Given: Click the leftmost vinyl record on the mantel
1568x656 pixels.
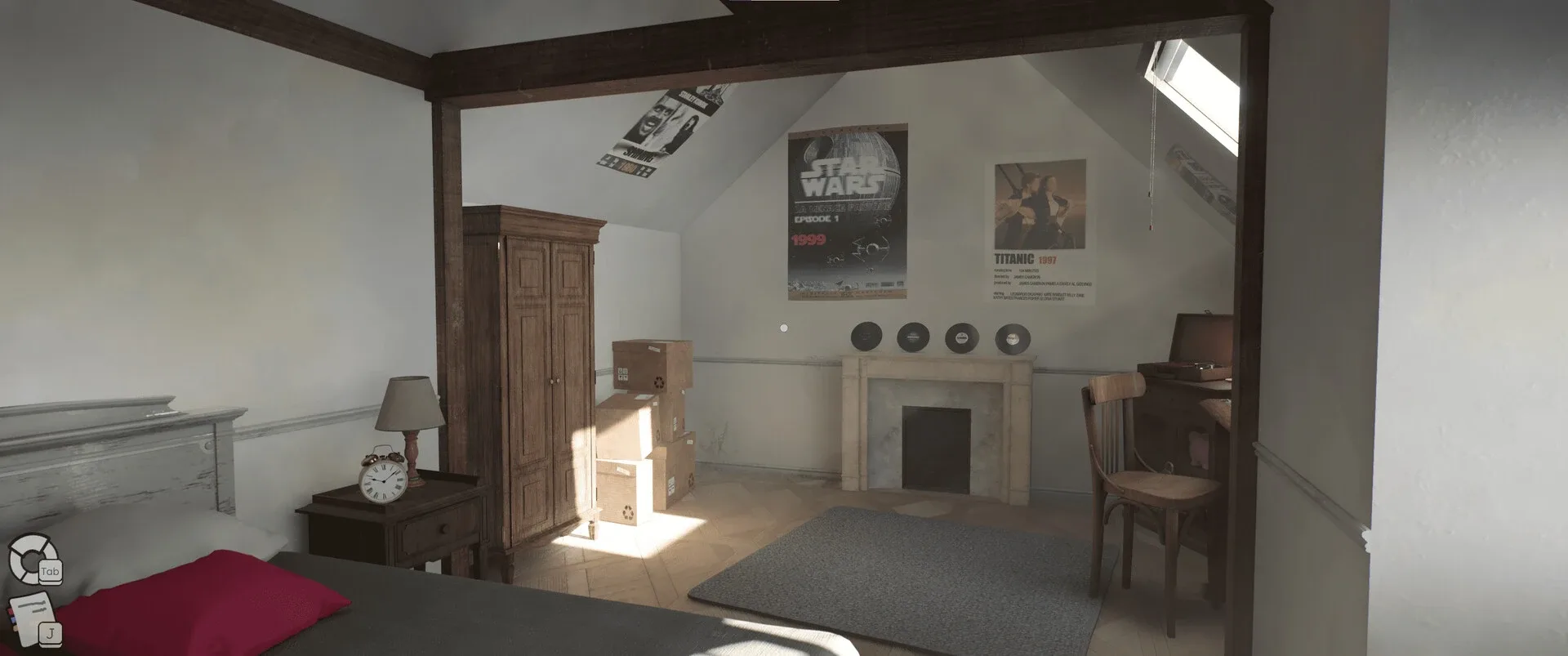Looking at the screenshot, I should (866, 337).
